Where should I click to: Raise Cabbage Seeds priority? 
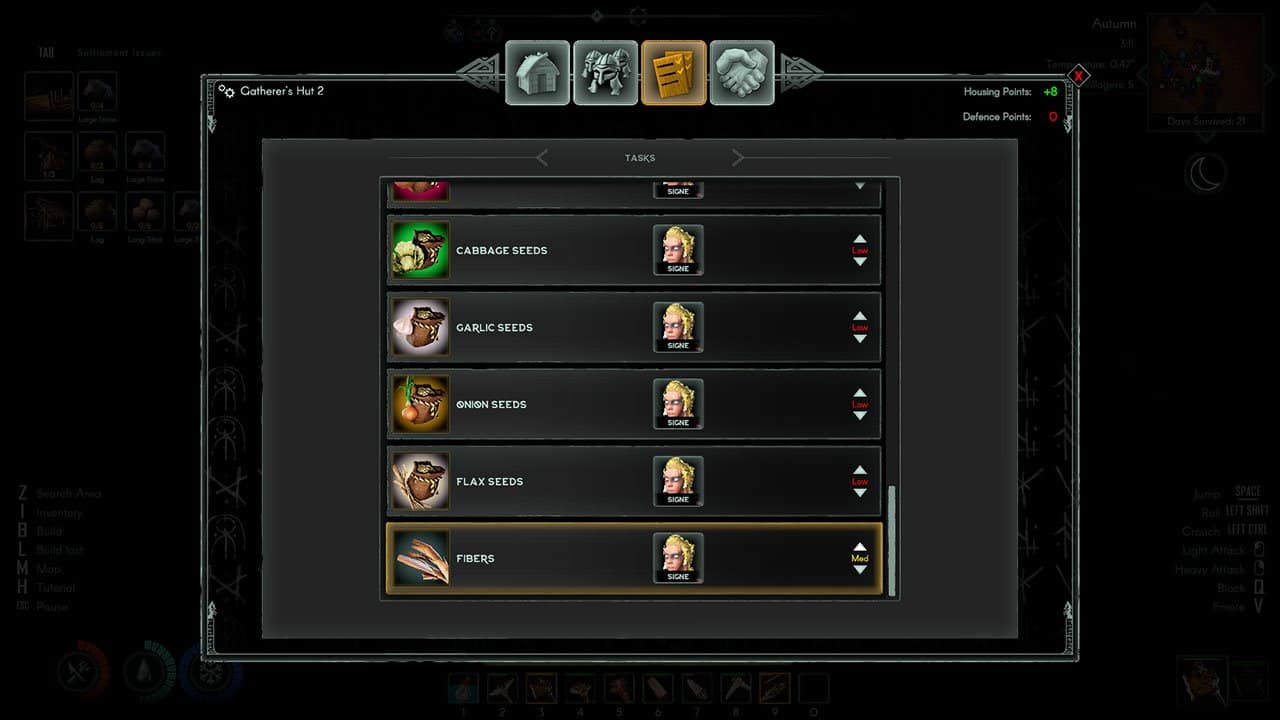click(860, 240)
